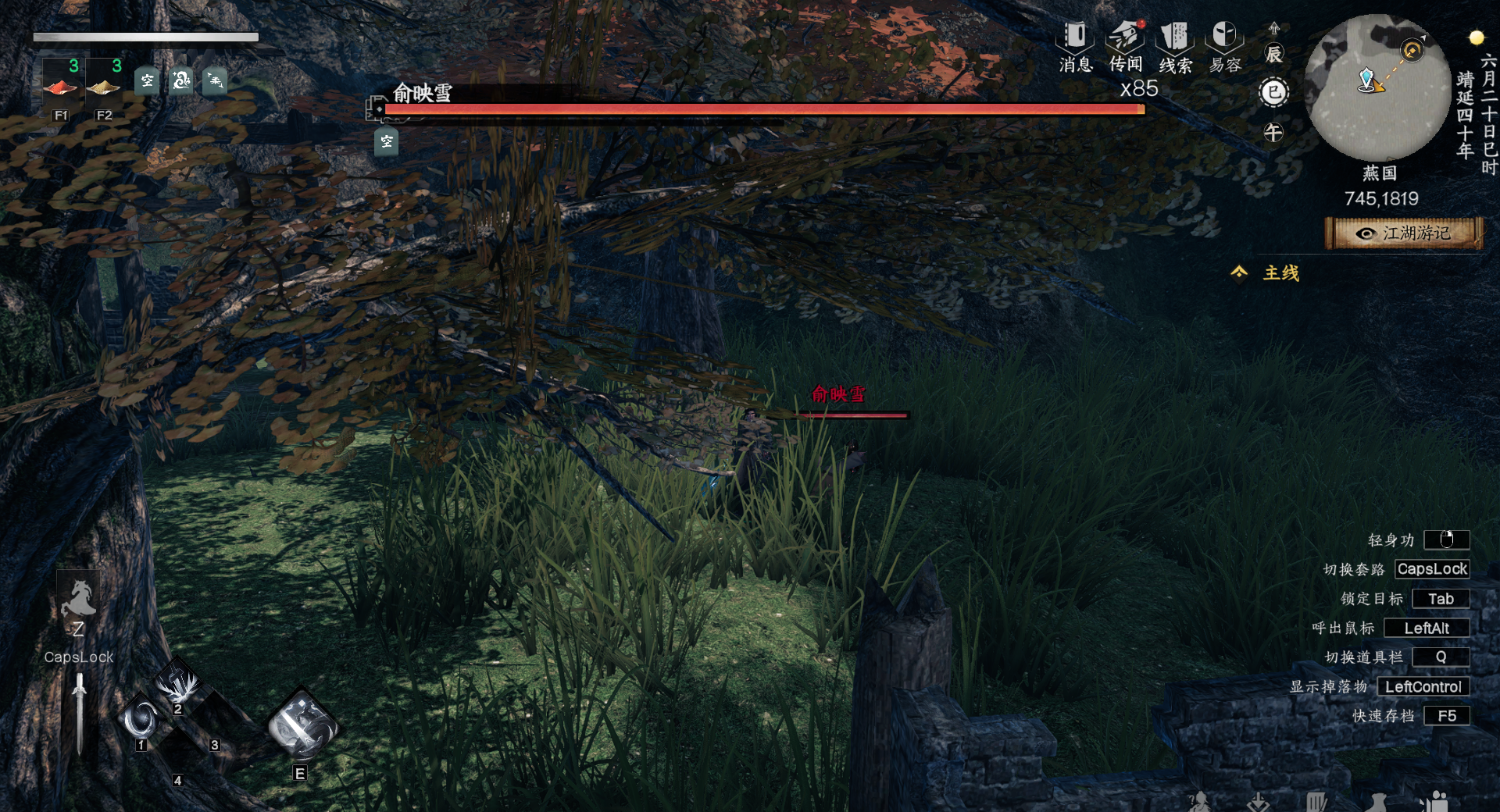Trigger the special skill above the E label
This screenshot has height=812, width=1500.
(302, 726)
